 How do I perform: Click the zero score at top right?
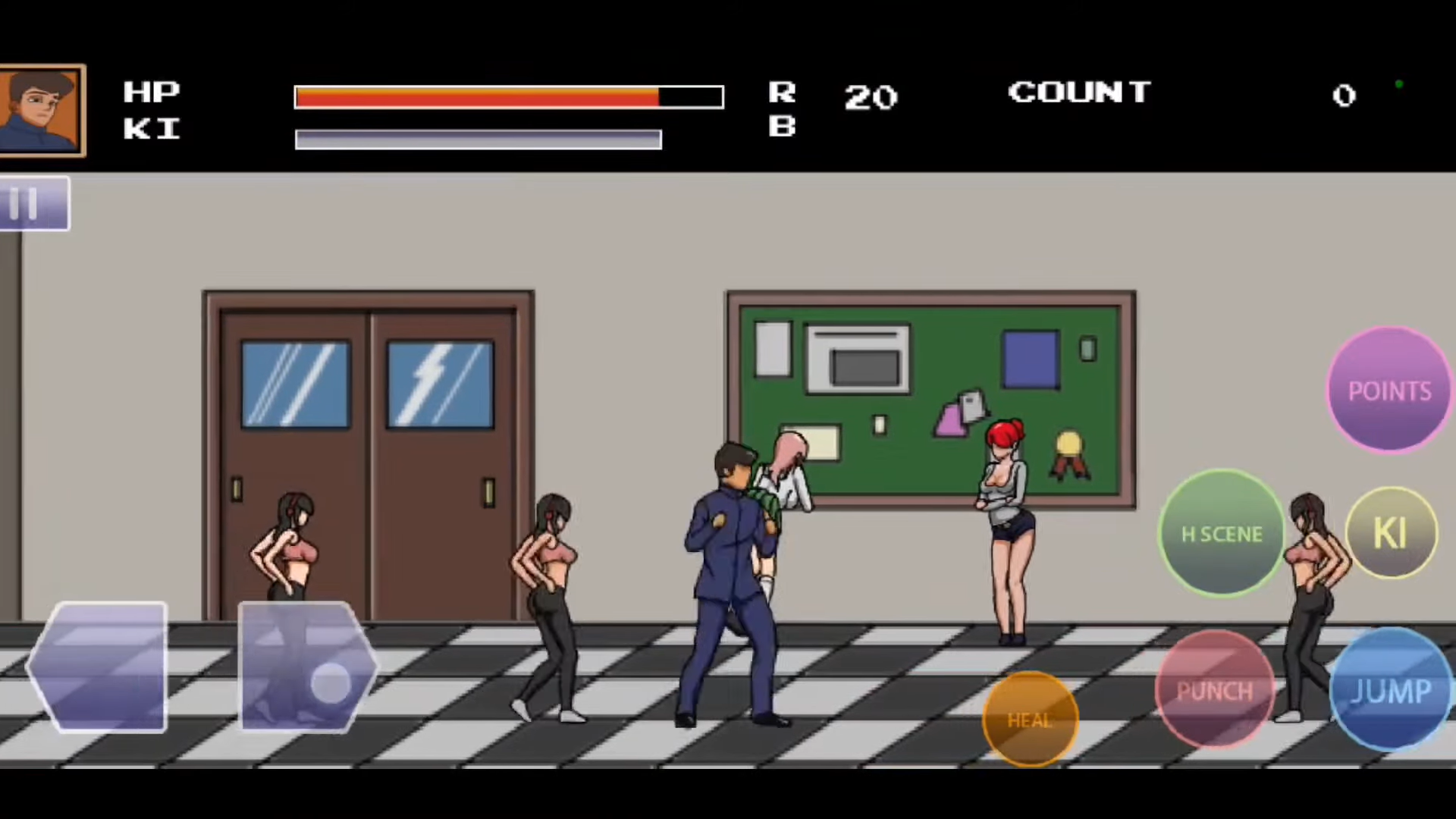[x=1344, y=96]
